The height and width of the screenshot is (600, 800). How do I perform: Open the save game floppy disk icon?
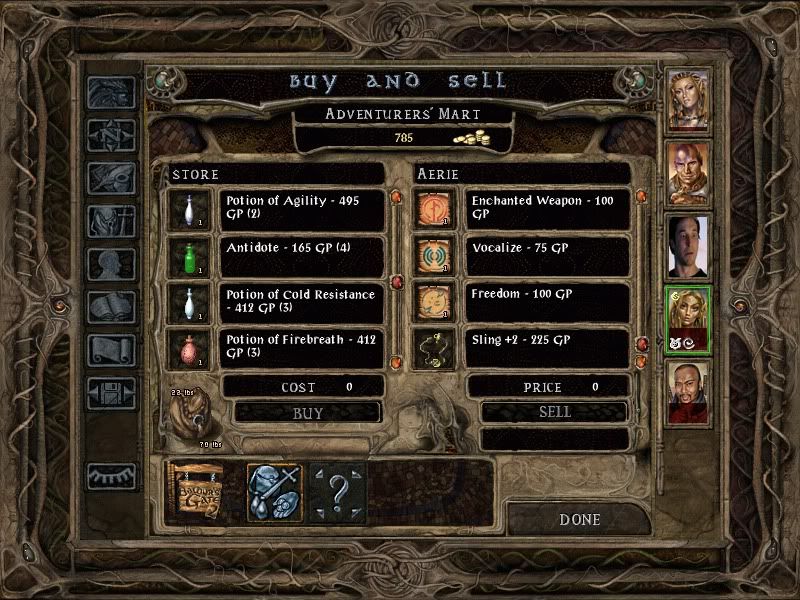tap(110, 393)
